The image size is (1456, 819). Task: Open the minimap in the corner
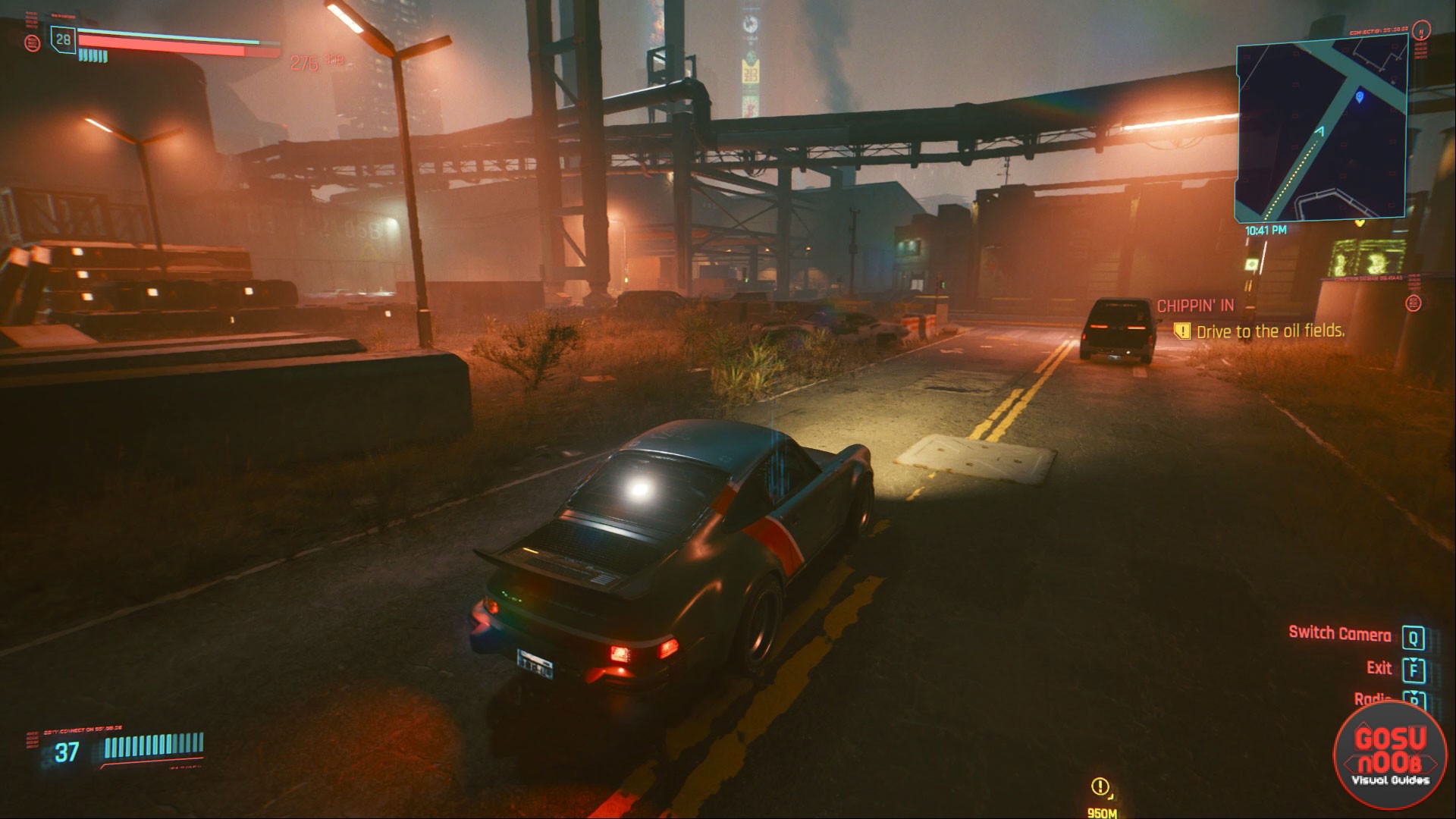point(1322,132)
